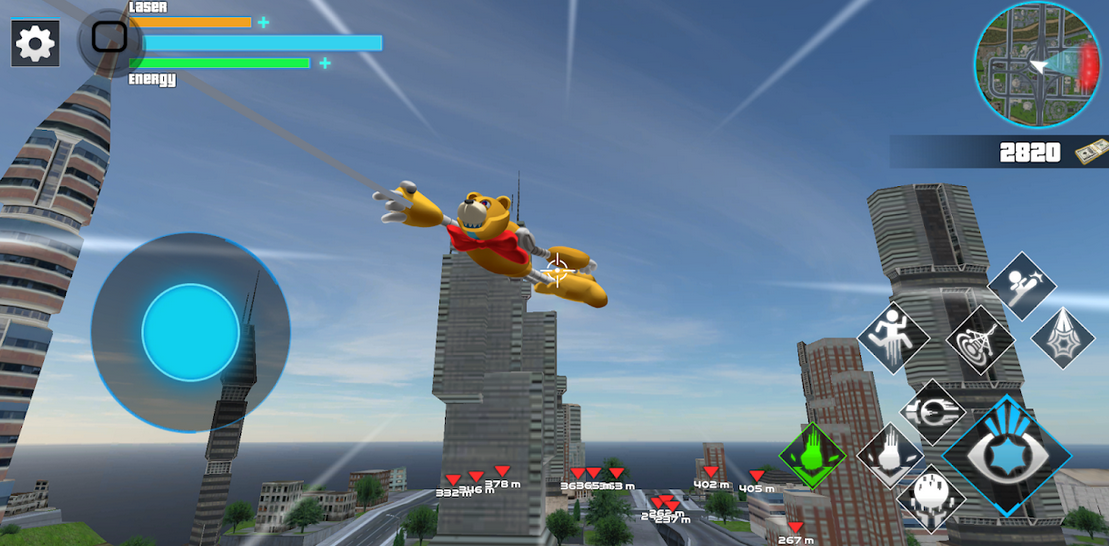Viewport: 1109px width, 546px height.
Task: Tap the rounded square icon by the bars
Action: coord(109,38)
